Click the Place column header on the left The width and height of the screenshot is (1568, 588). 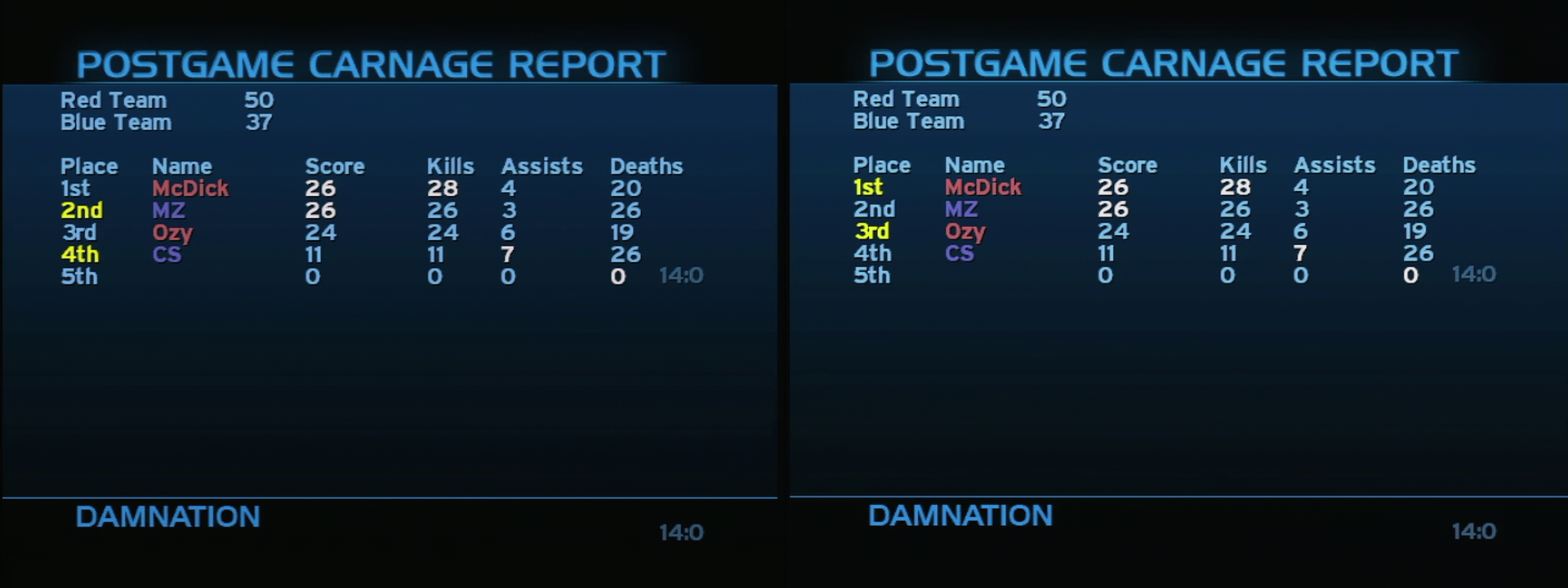point(90,166)
